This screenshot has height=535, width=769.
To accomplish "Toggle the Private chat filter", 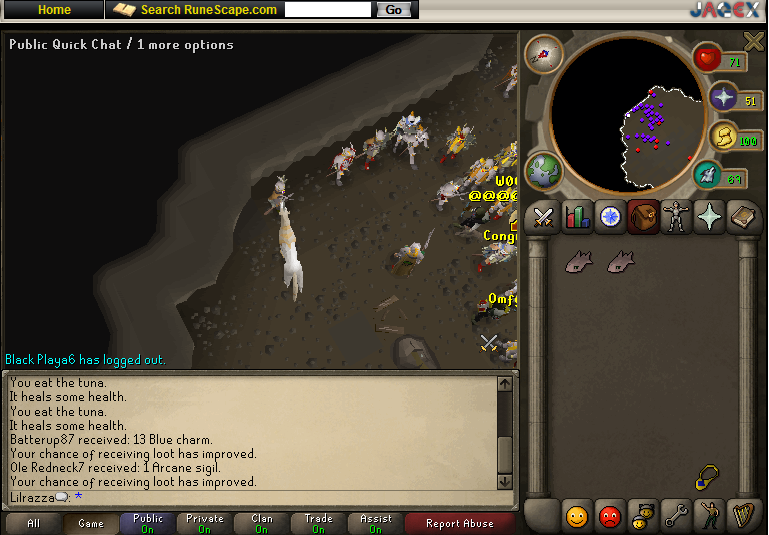I will 205,523.
